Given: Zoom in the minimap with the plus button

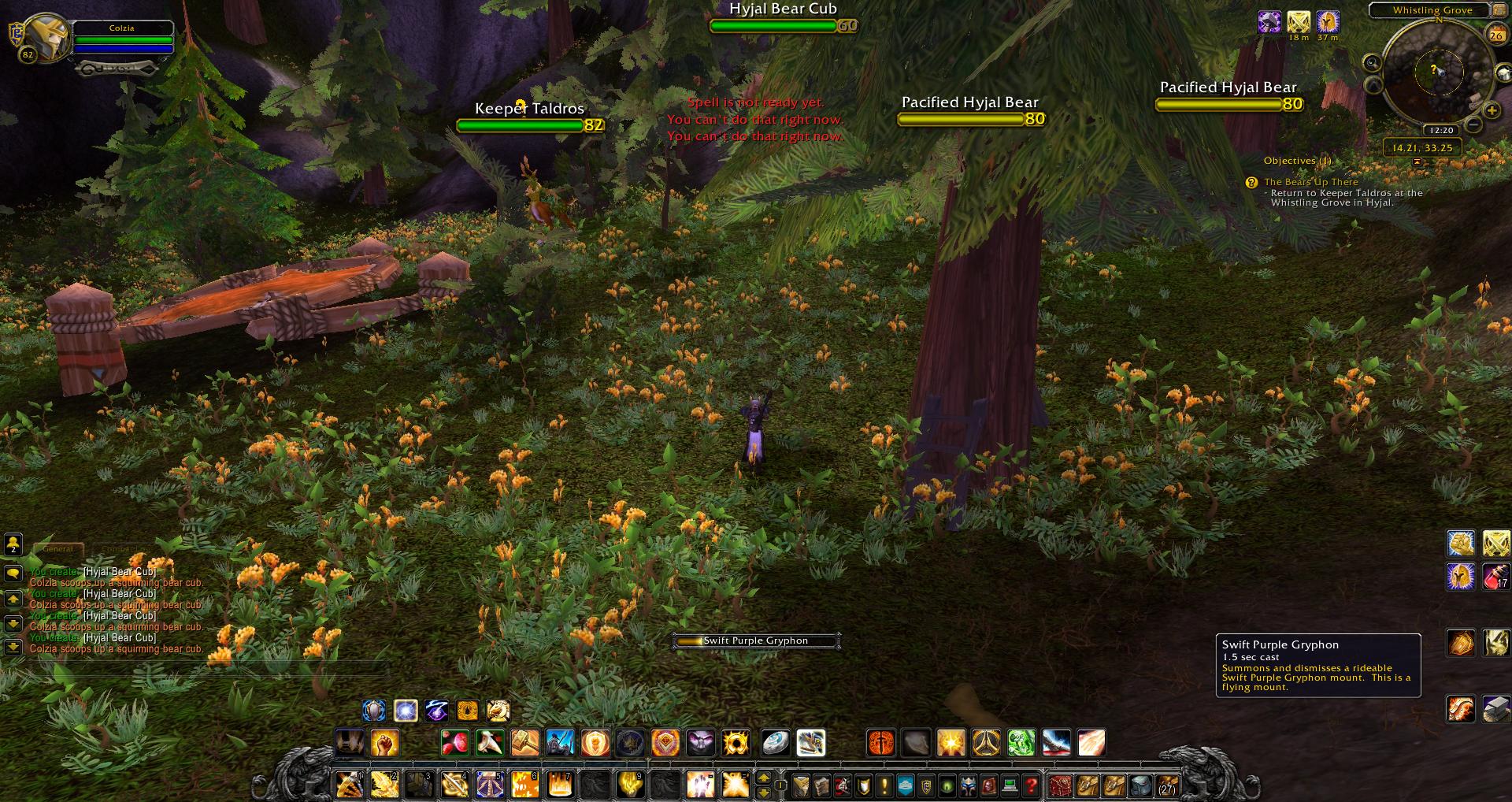Looking at the screenshot, I should click(1492, 111).
